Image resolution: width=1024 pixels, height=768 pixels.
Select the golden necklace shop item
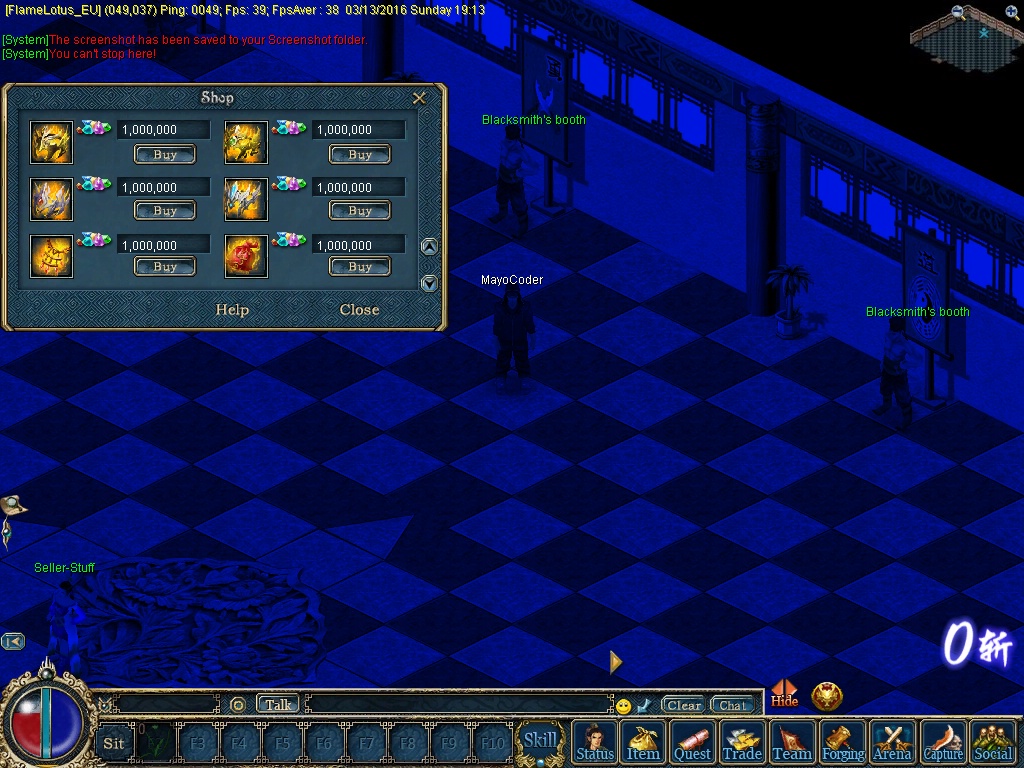51,257
